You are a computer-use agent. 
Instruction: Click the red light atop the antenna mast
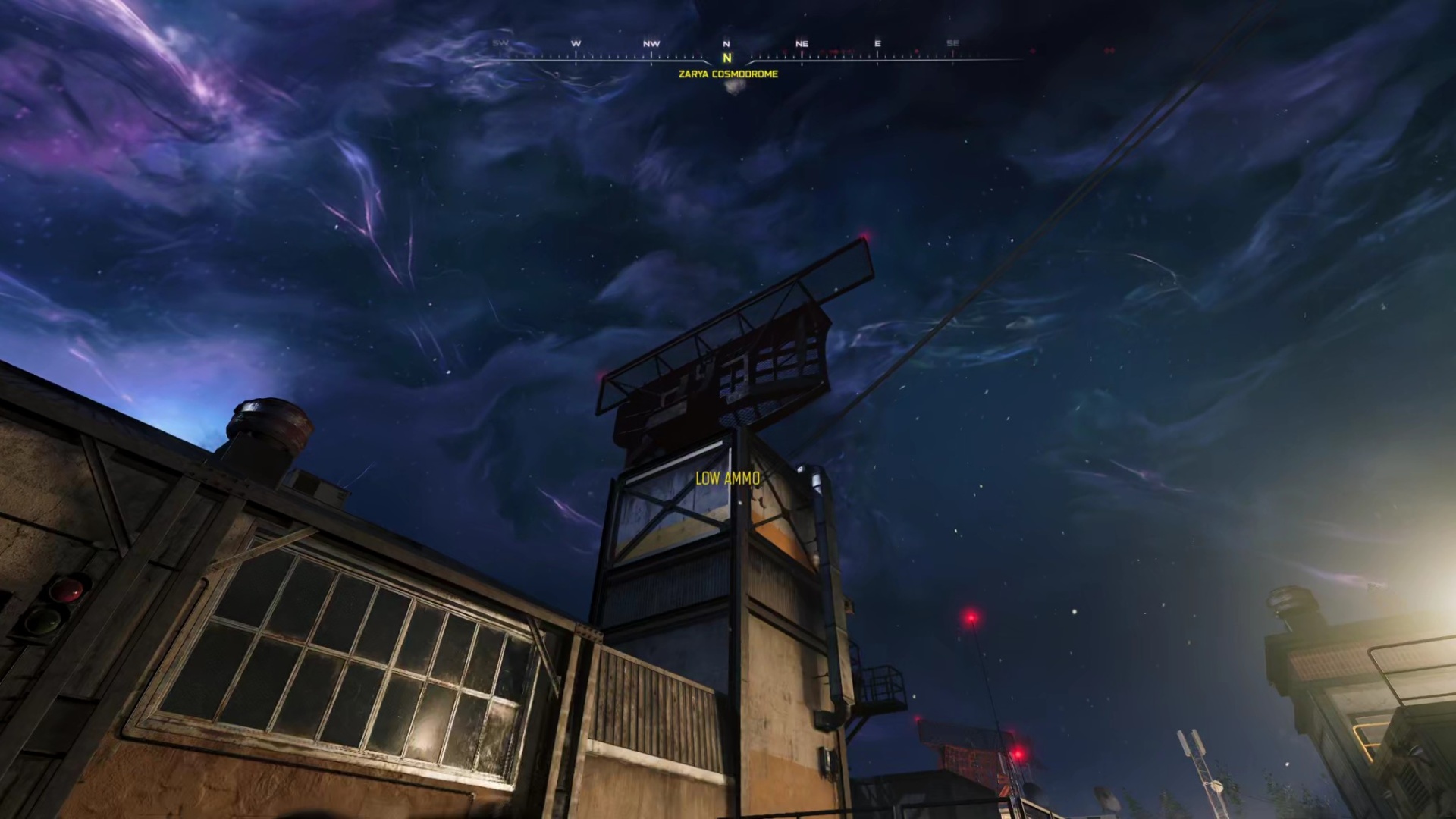970,619
